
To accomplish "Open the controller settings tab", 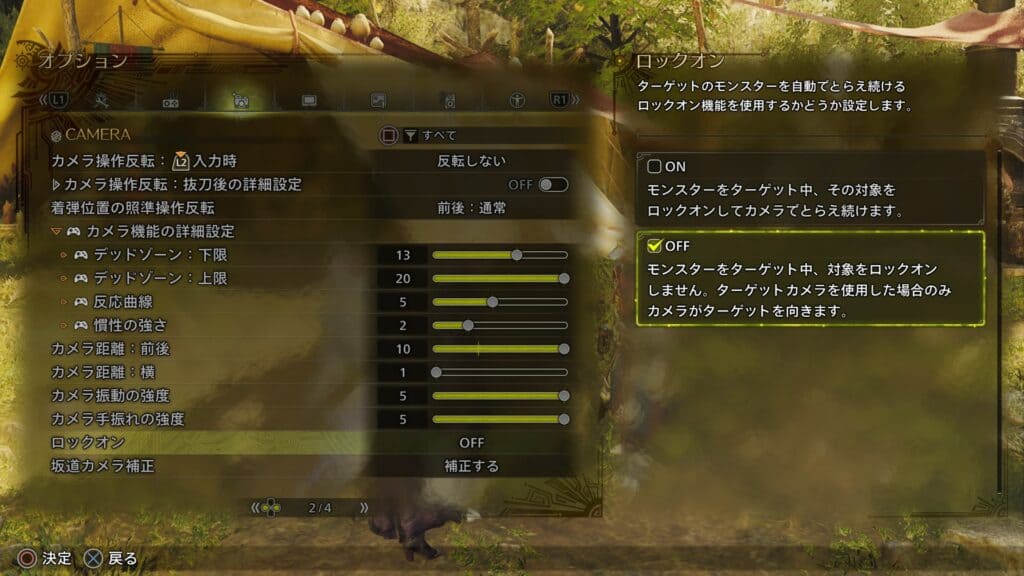I will [170, 101].
